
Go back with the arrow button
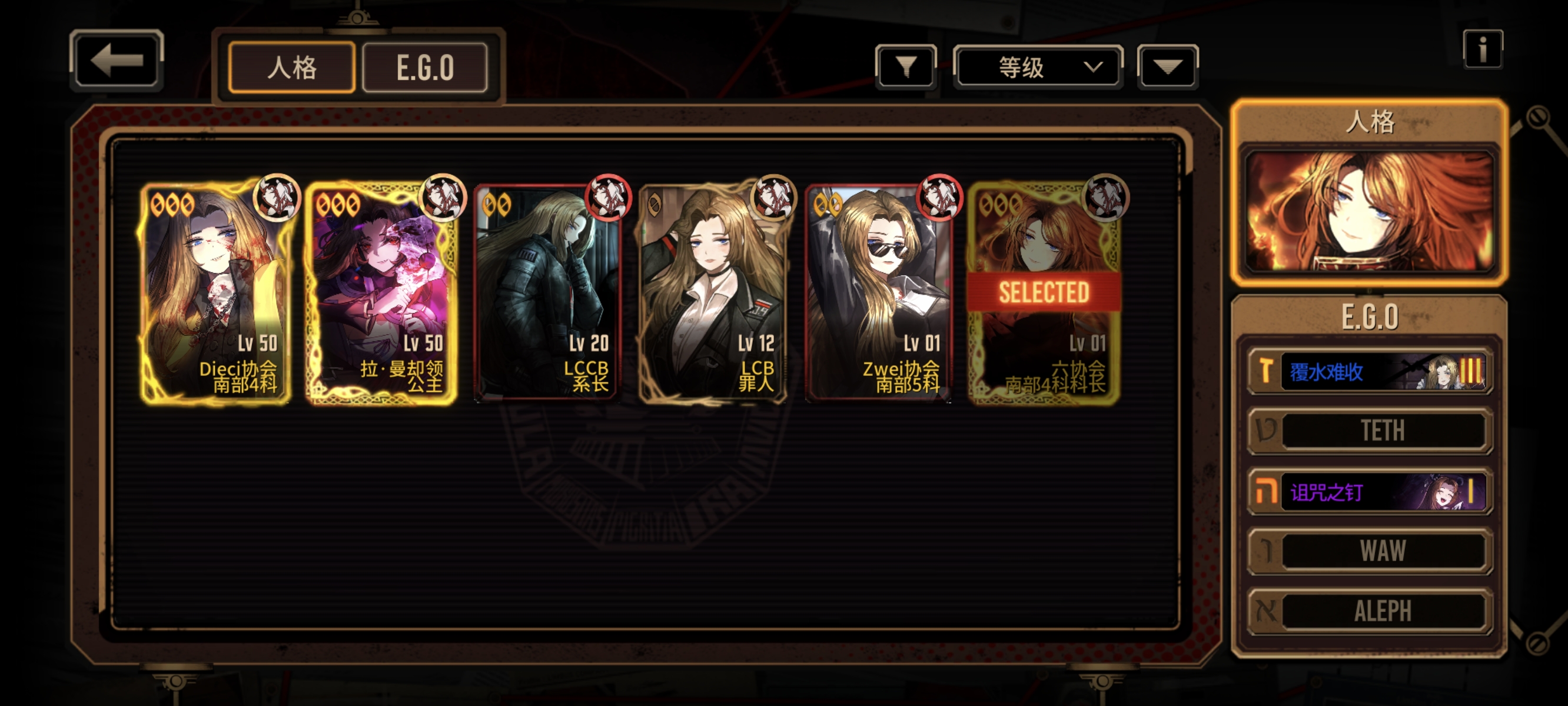coord(117,60)
